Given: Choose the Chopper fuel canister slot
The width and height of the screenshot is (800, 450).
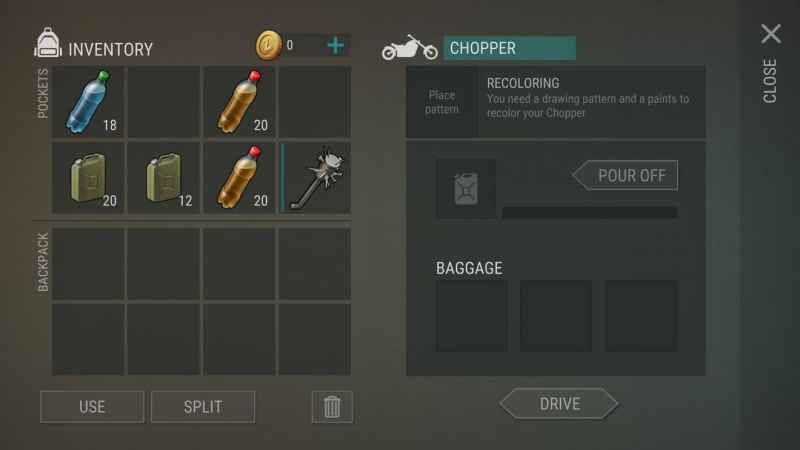Looking at the screenshot, I should (465, 188).
